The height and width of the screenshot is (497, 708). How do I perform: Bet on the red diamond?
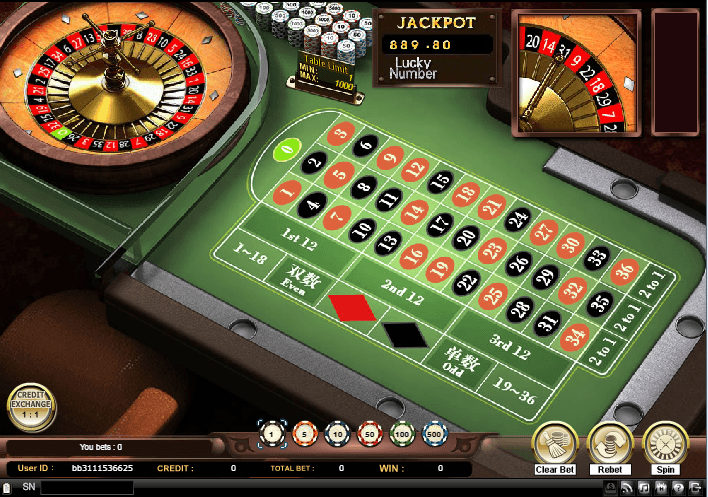tap(352, 307)
